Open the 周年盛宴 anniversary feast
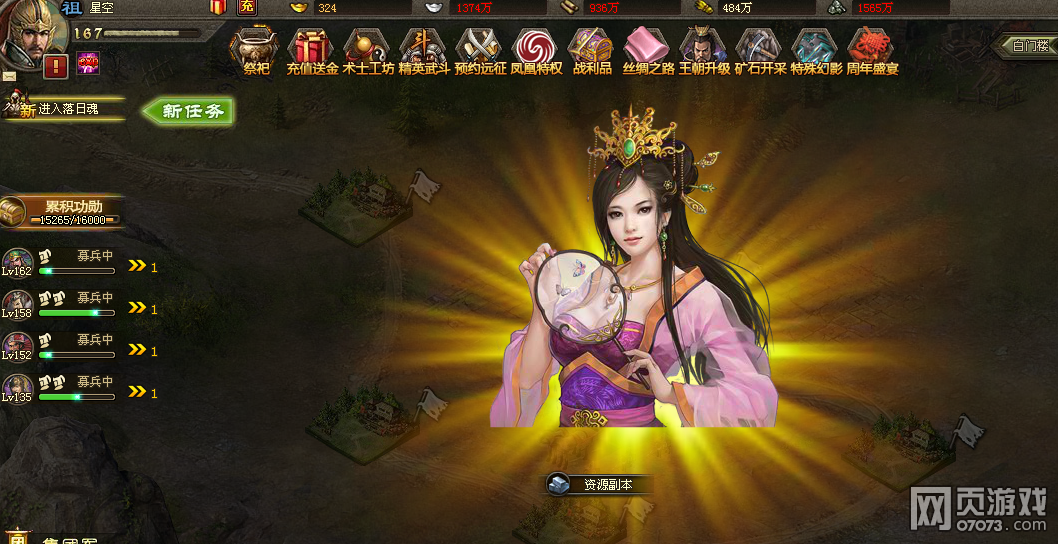 [872, 46]
